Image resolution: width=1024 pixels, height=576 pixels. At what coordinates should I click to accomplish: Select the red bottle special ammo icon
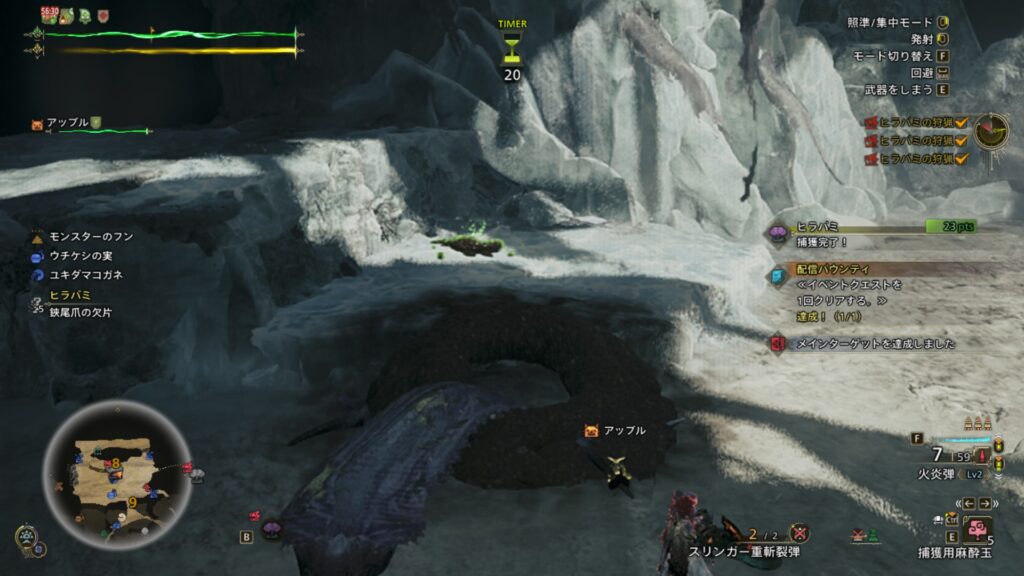coord(984,456)
